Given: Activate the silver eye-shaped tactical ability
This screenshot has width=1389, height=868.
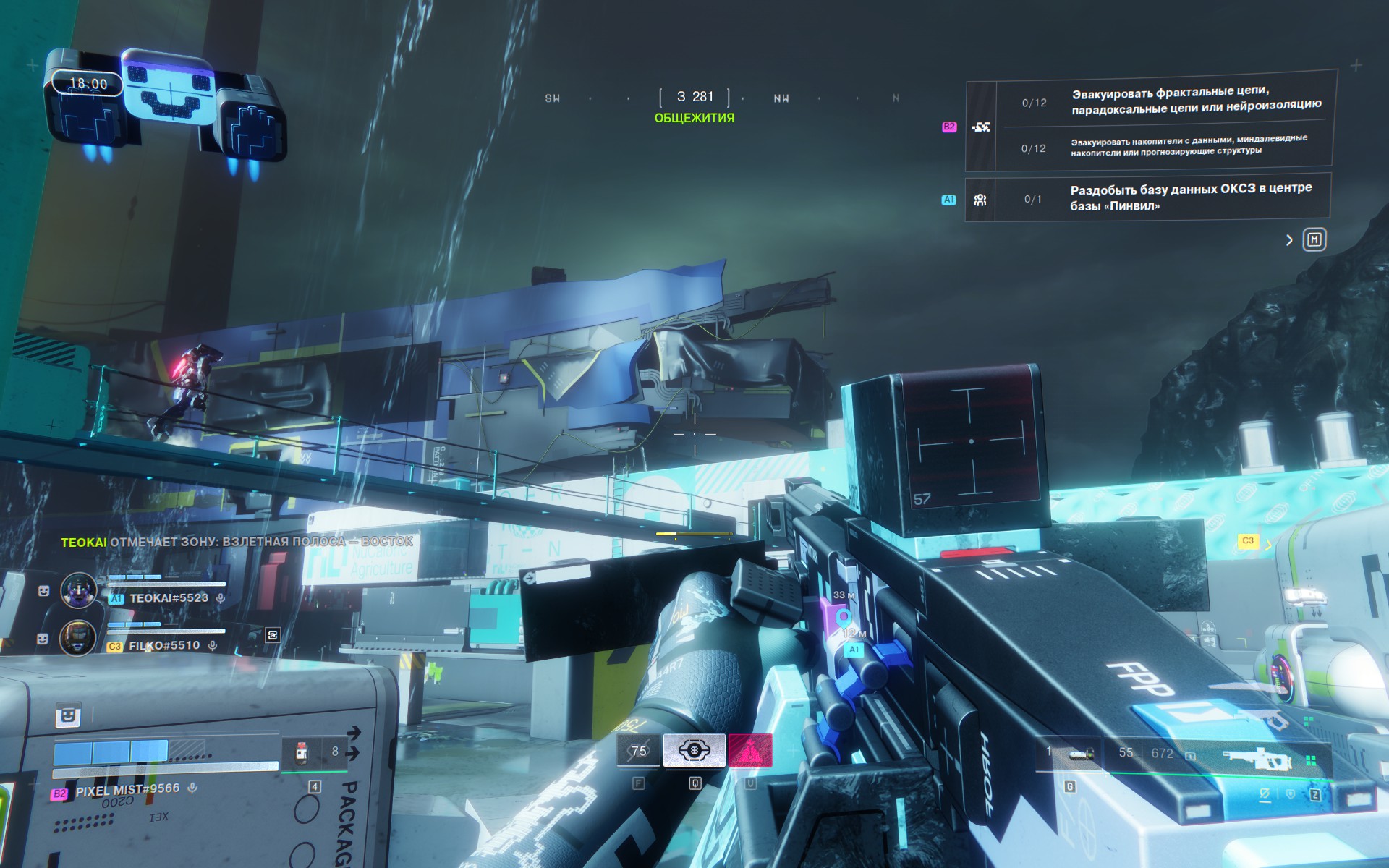Looking at the screenshot, I should 694,751.
